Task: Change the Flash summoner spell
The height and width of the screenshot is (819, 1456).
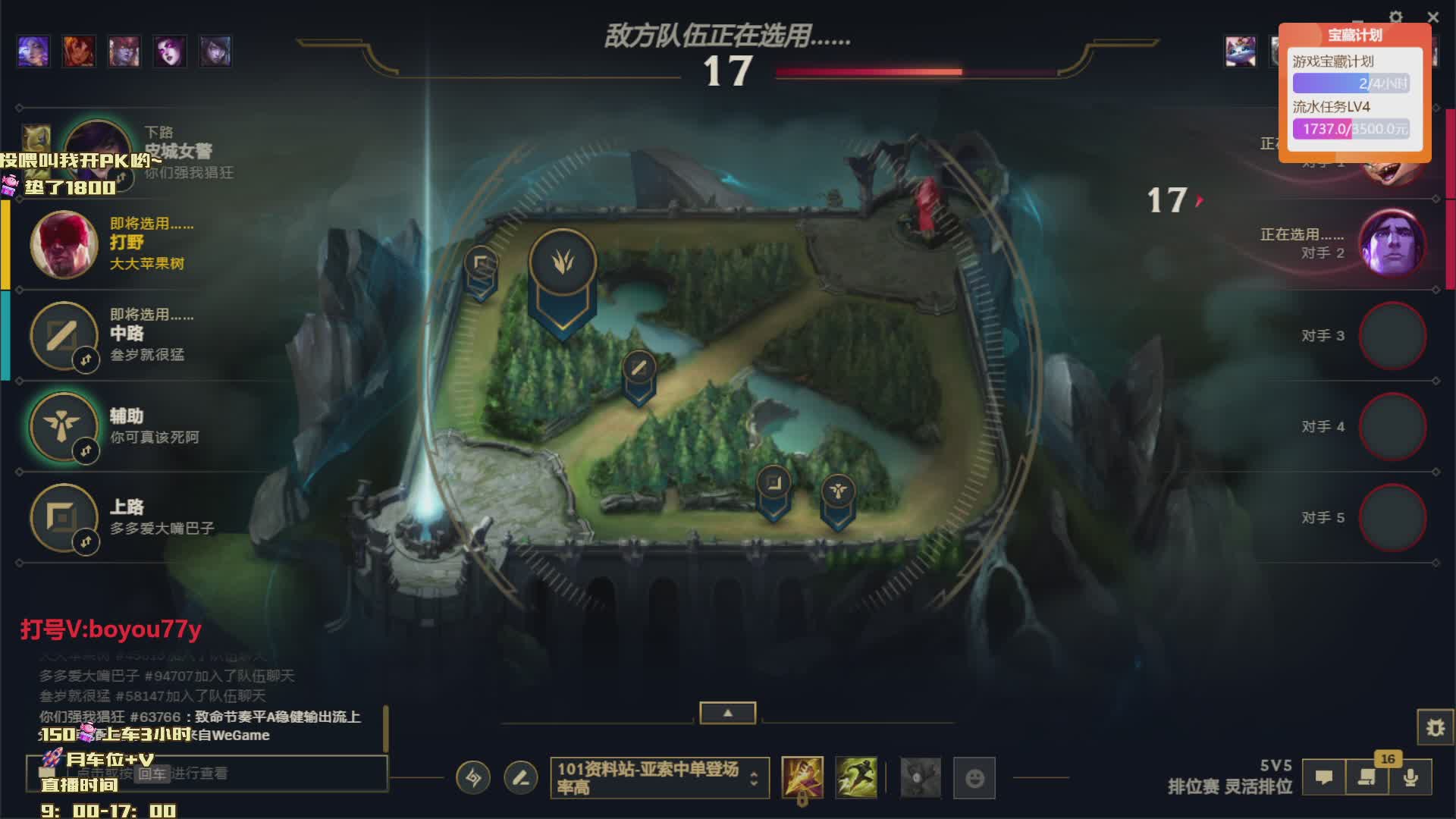Action: (802, 778)
